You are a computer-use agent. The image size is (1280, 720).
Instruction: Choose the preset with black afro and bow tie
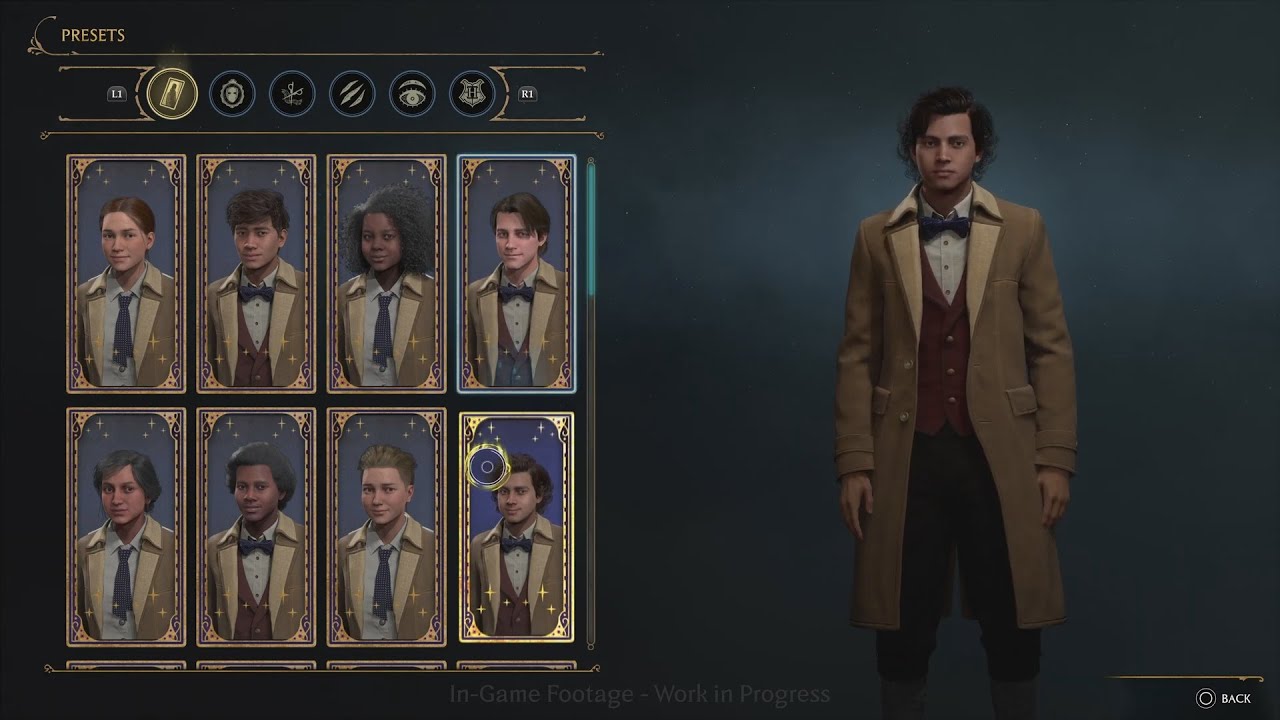(256, 530)
